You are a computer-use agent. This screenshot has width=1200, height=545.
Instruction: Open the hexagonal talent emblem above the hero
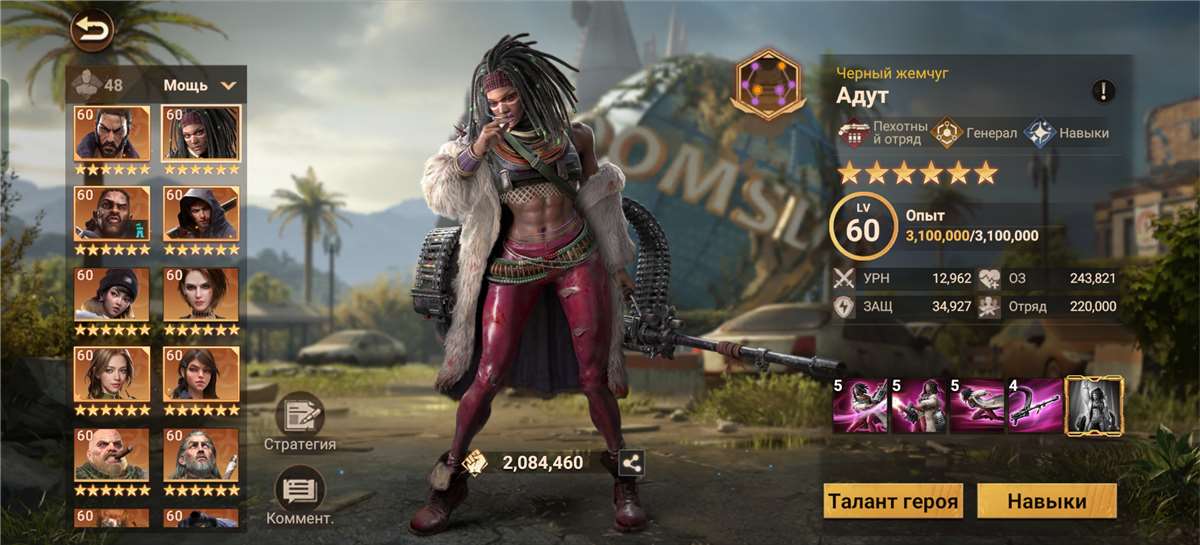[768, 86]
